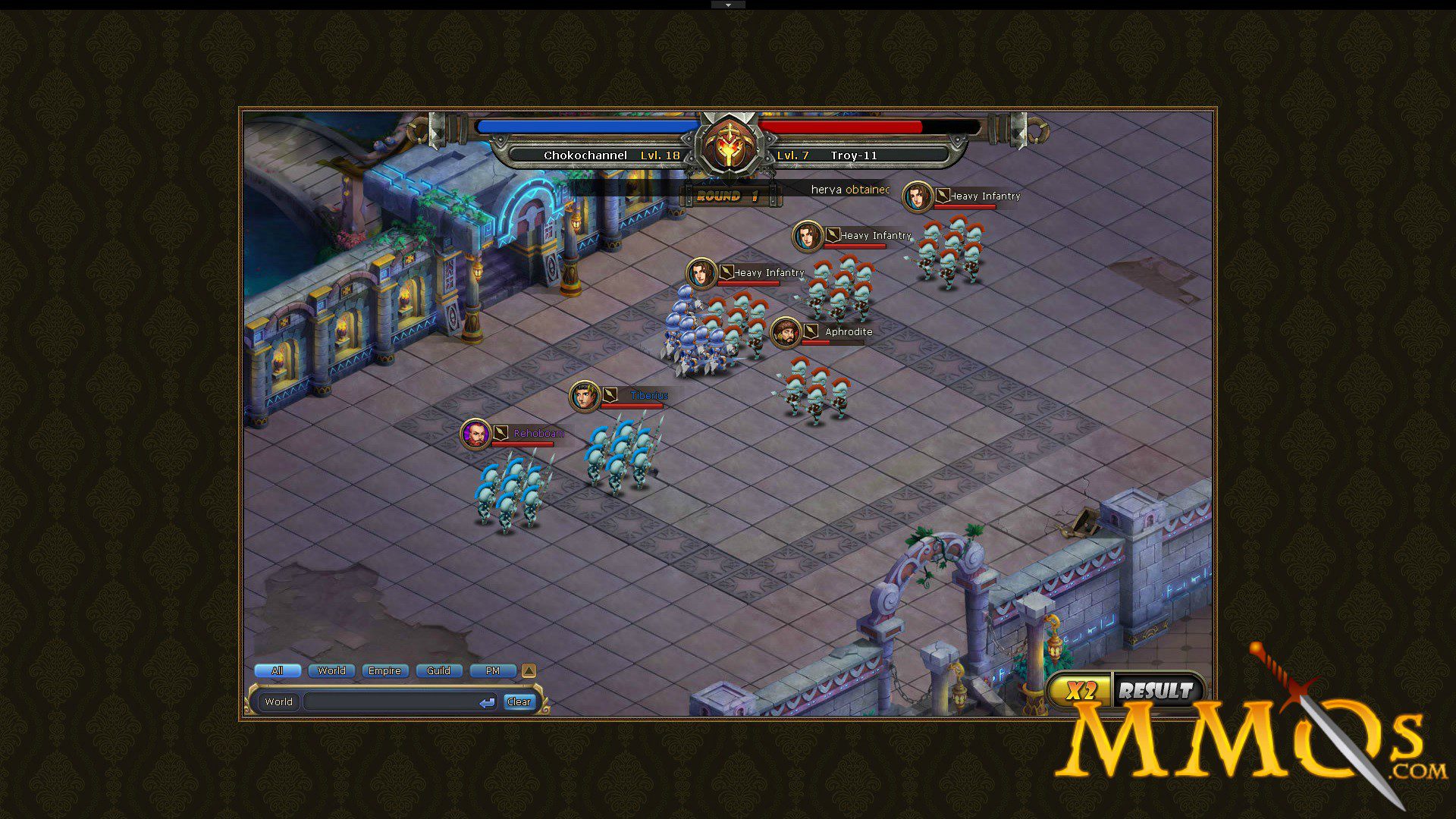Click the Round 1 banner
This screenshot has width=1456, height=819.
tap(730, 194)
